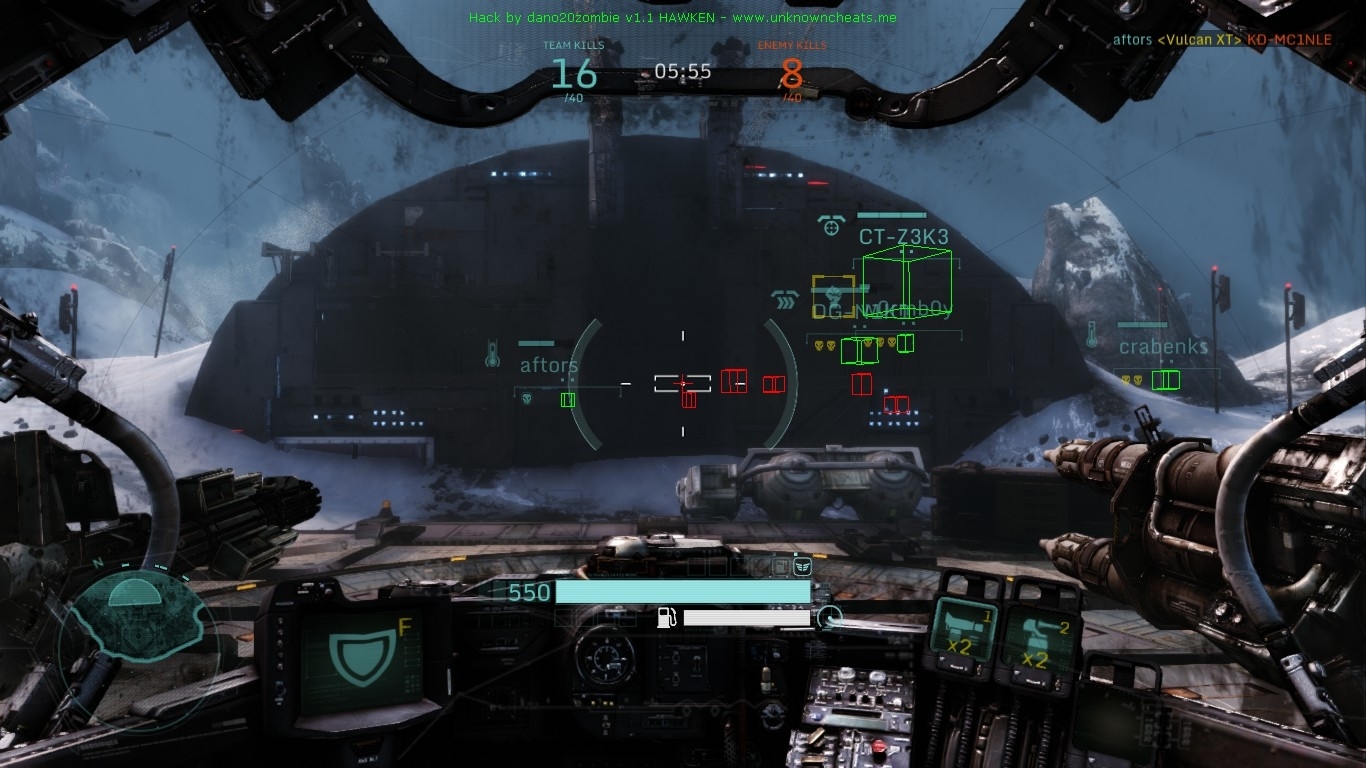Select the CT-Z3K3 player name tag
This screenshot has height=768, width=1366.
pos(903,237)
